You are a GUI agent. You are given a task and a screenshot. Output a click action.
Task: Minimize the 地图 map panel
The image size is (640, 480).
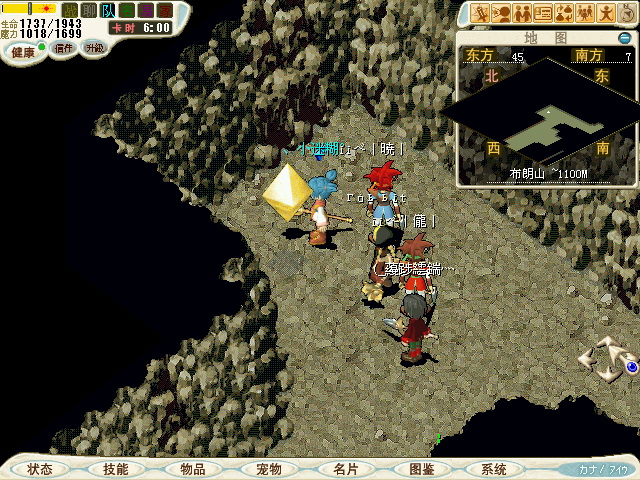[625, 38]
